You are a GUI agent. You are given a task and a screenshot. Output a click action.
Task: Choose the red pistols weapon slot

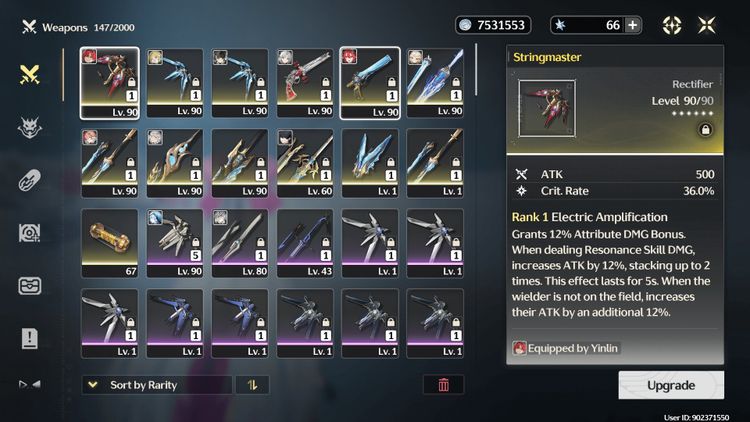[x=309, y=82]
